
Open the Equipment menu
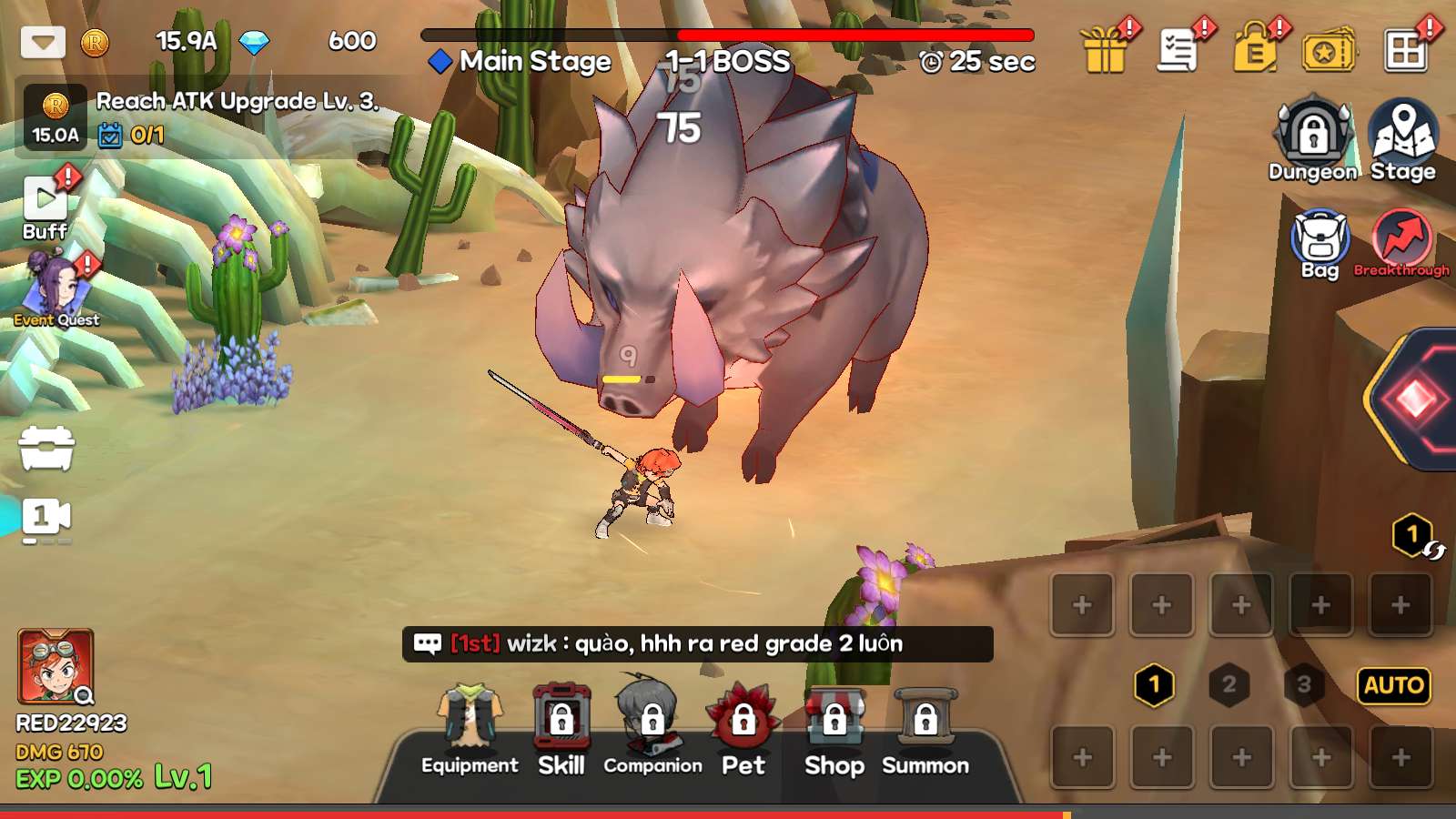(x=470, y=731)
